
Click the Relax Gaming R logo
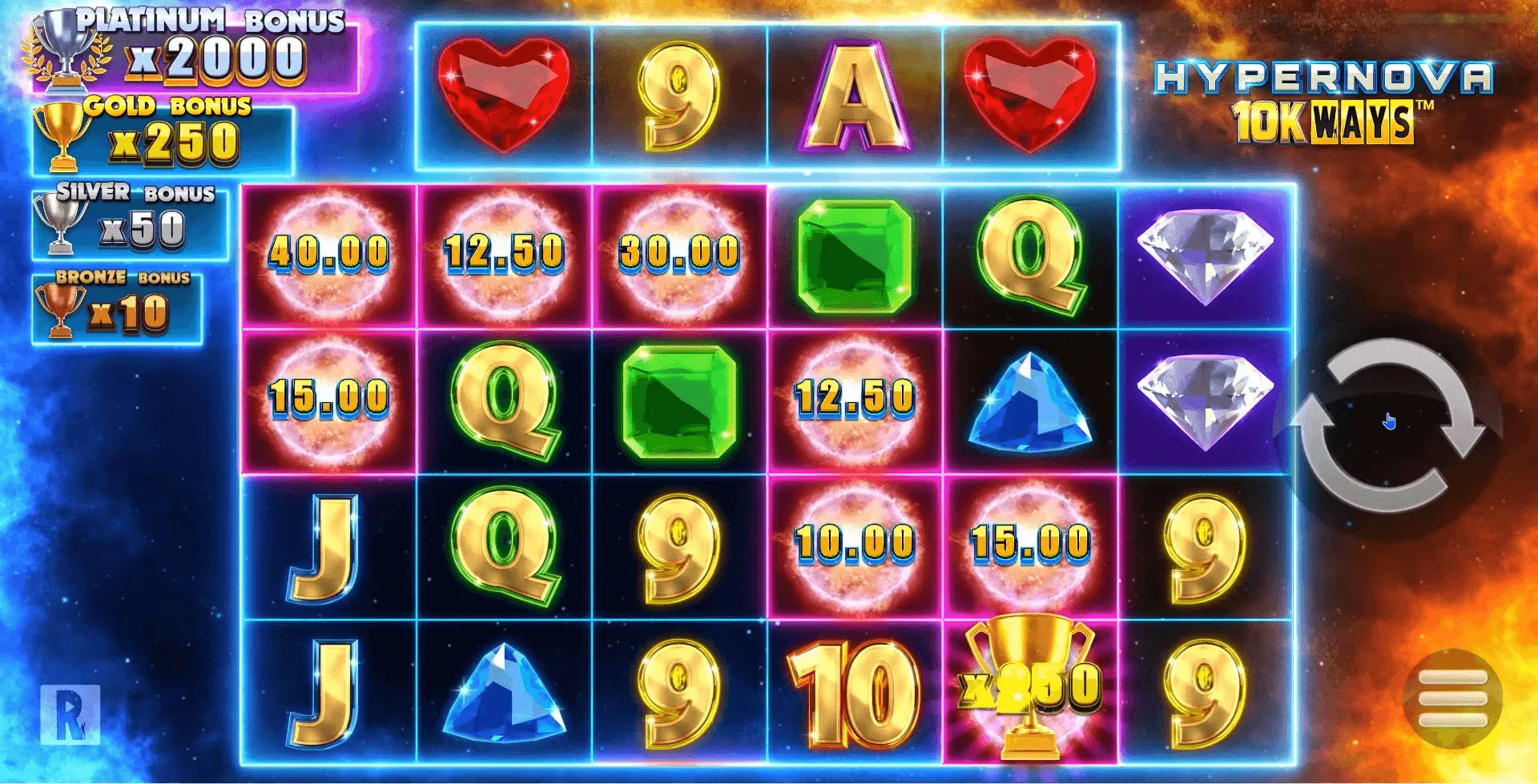[70, 714]
